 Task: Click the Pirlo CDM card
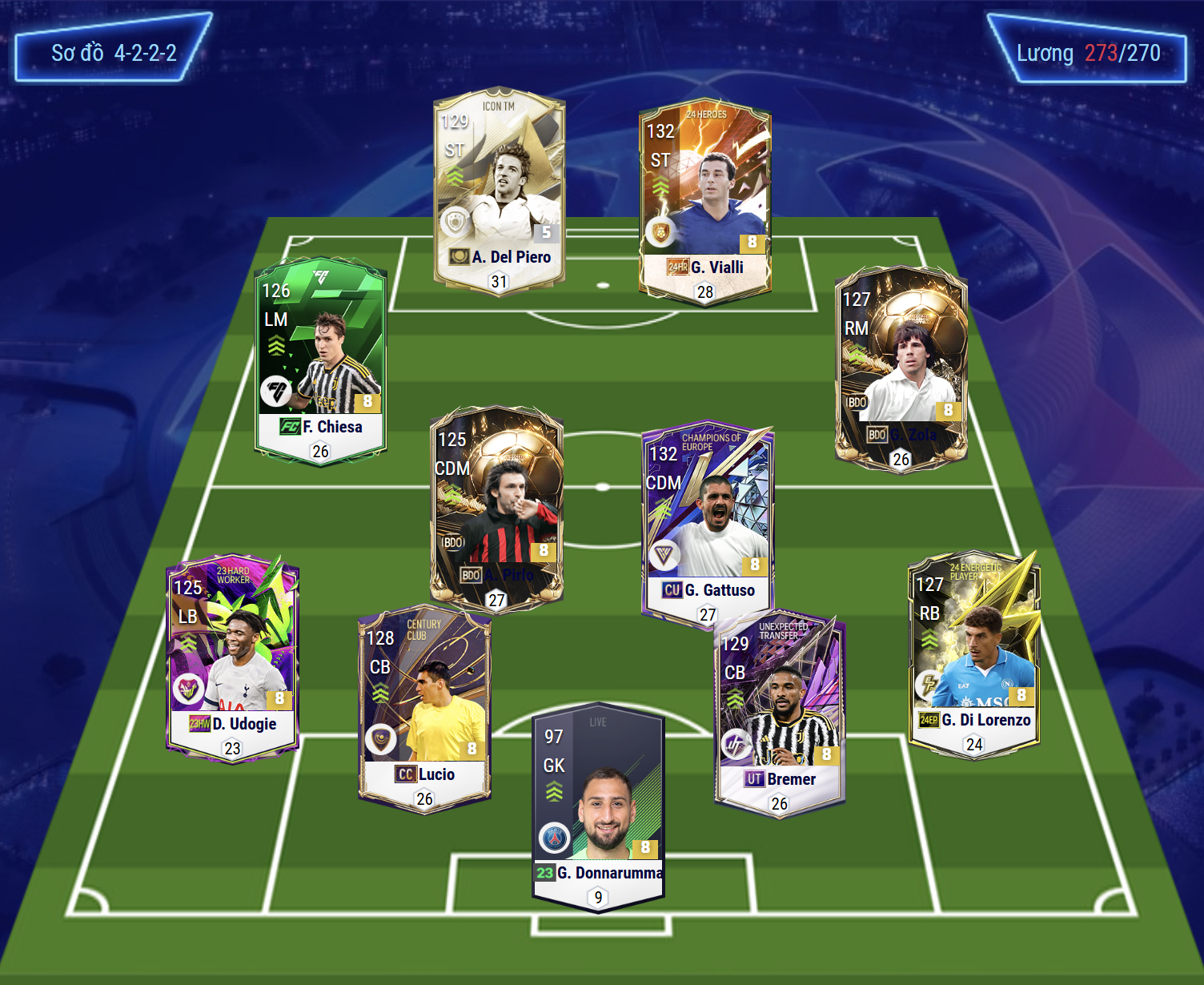pos(496,506)
